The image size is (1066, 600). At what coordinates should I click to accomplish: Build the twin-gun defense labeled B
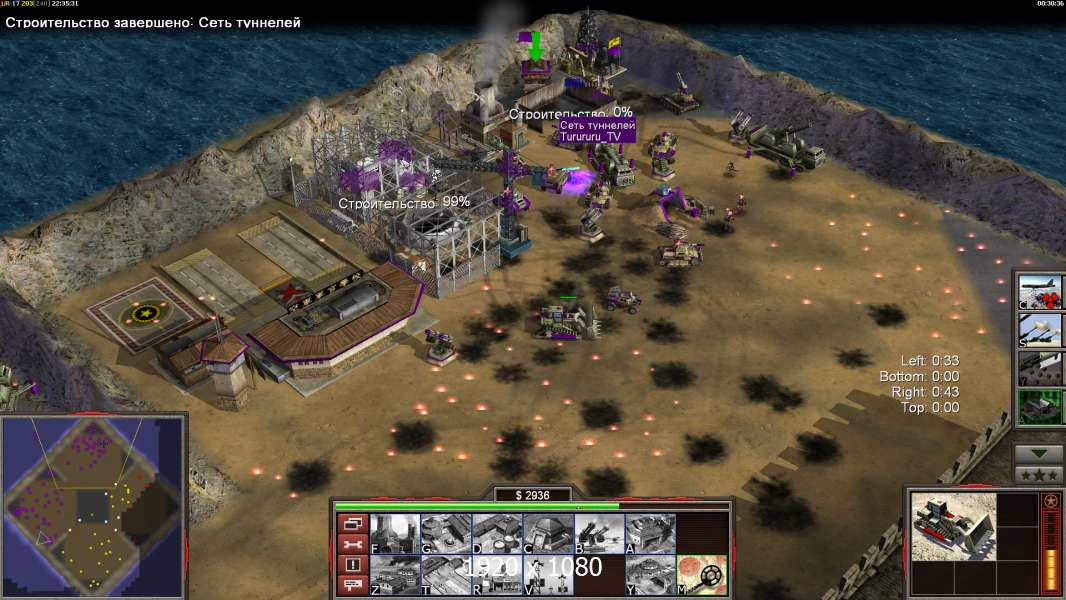pyautogui.click(x=599, y=534)
